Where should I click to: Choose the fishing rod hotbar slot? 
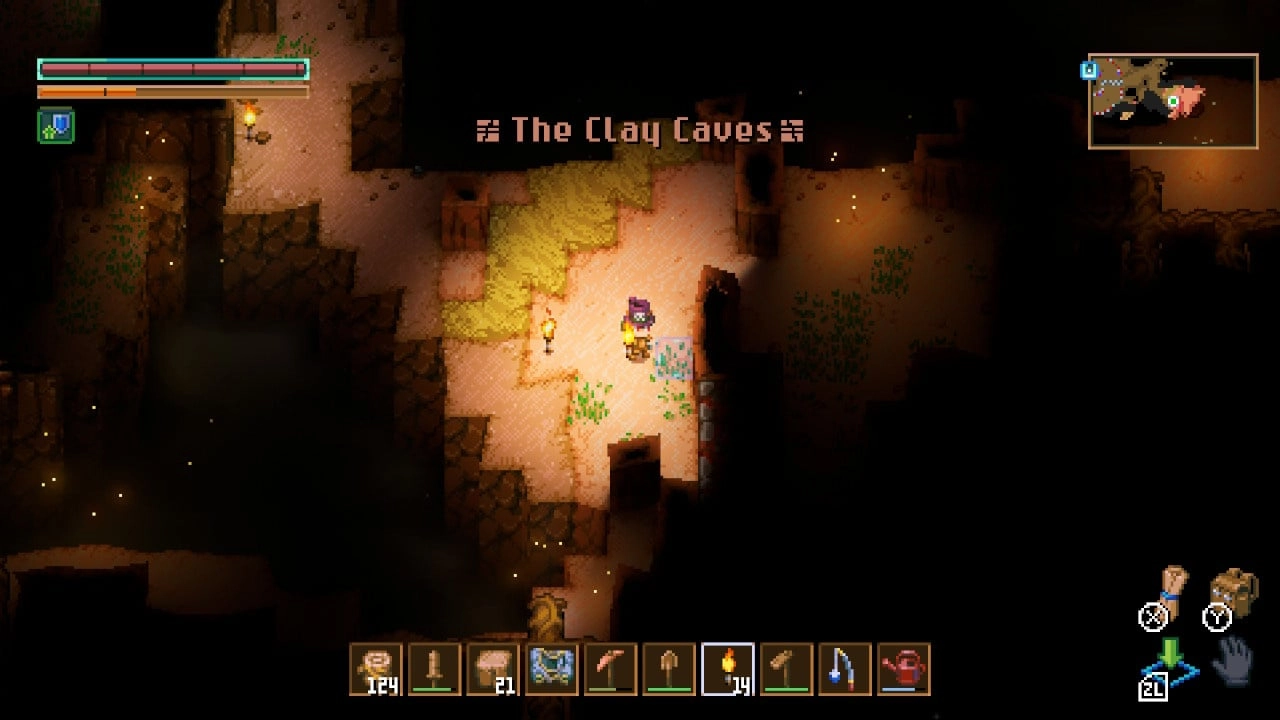[845, 669]
